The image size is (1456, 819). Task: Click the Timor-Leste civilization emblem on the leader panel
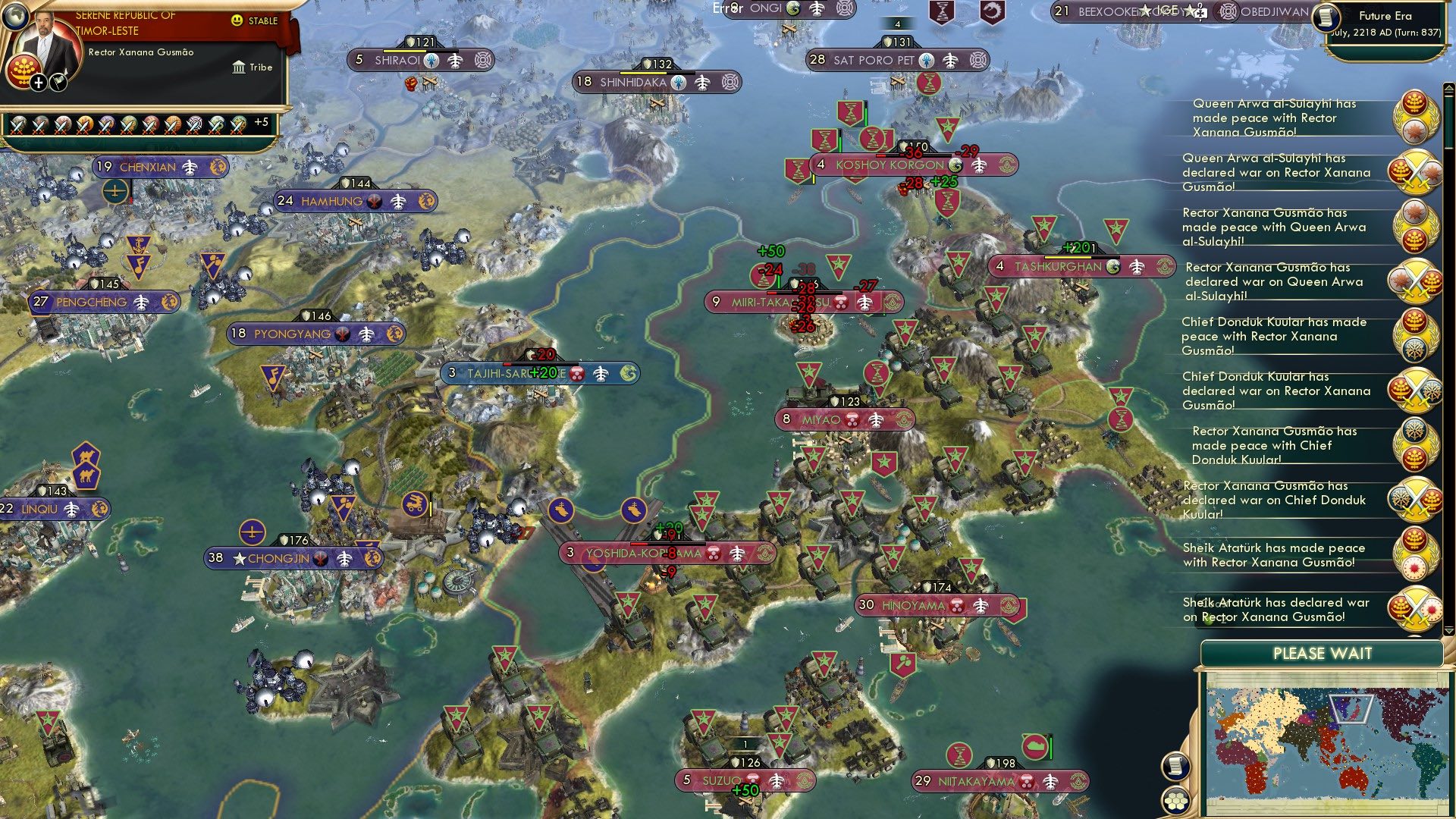pyautogui.click(x=23, y=73)
